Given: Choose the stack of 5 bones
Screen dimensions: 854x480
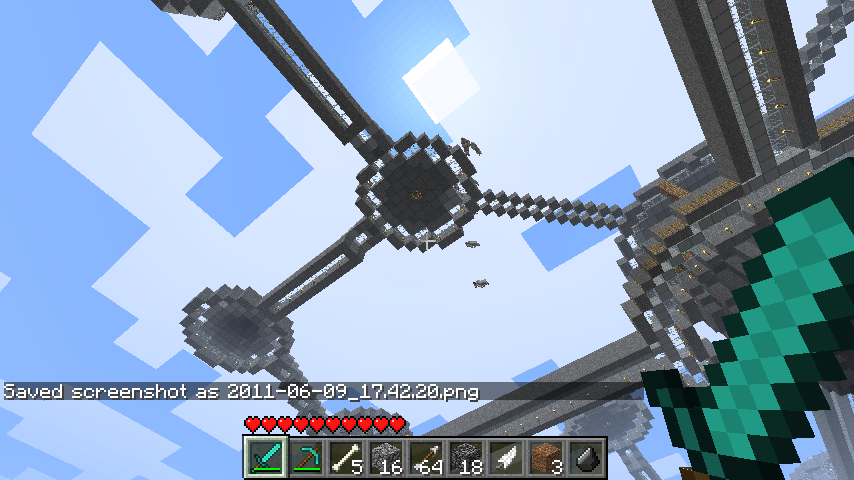Looking at the screenshot, I should 345,458.
